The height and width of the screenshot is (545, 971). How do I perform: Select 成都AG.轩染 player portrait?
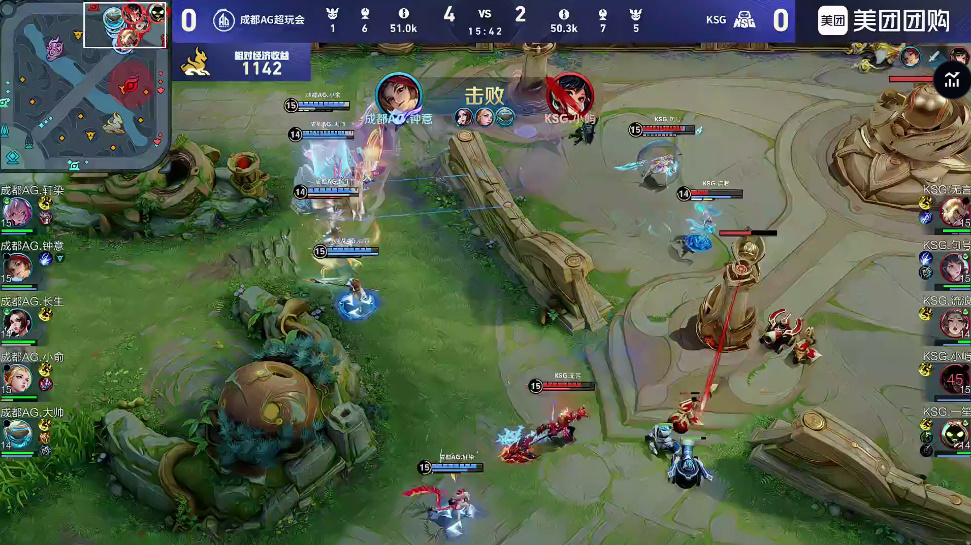17,212
